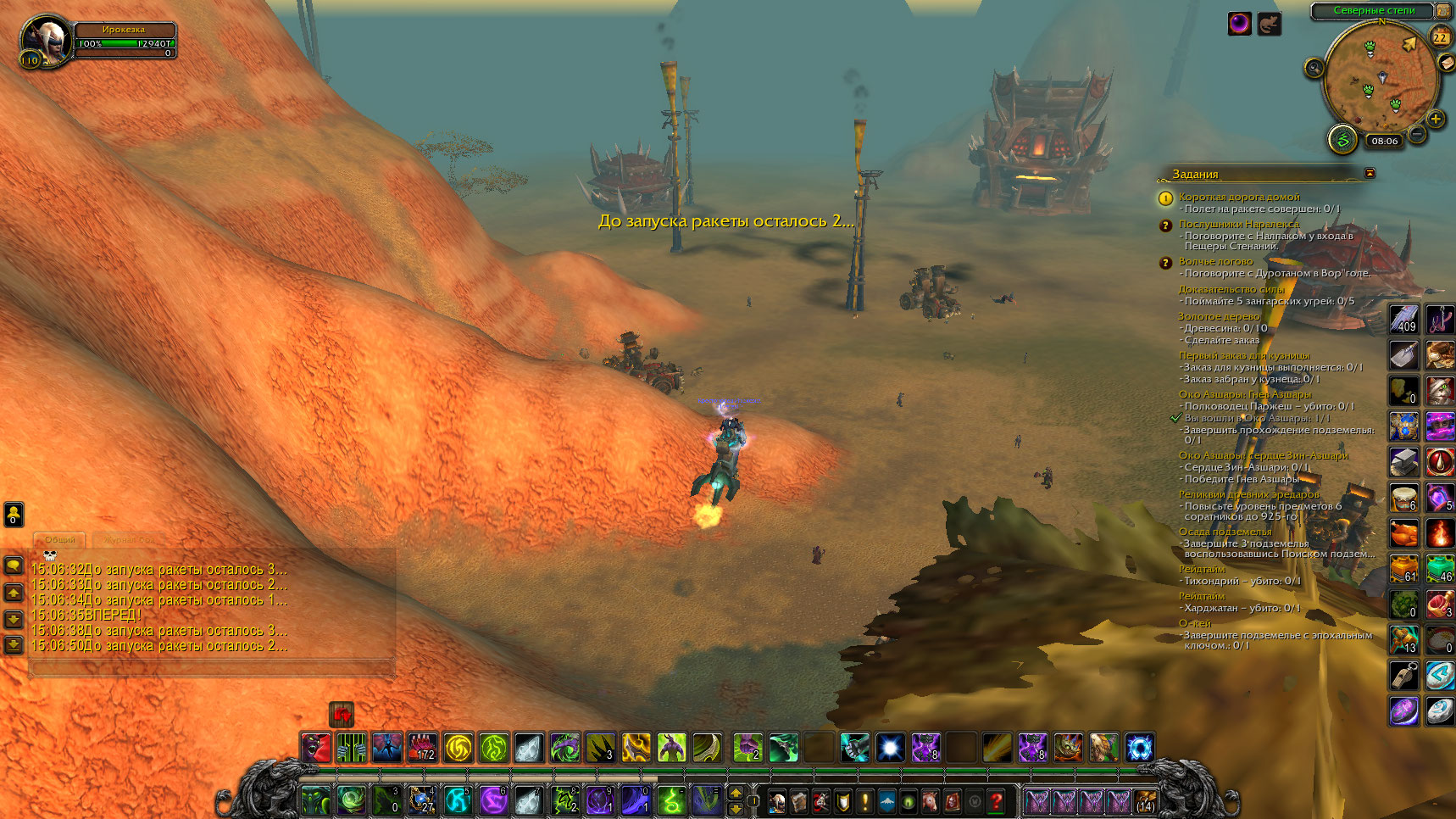Image resolution: width=1456 pixels, height=819 pixels.
Task: Open the Волчье логово quest entry
Action: (1215, 261)
